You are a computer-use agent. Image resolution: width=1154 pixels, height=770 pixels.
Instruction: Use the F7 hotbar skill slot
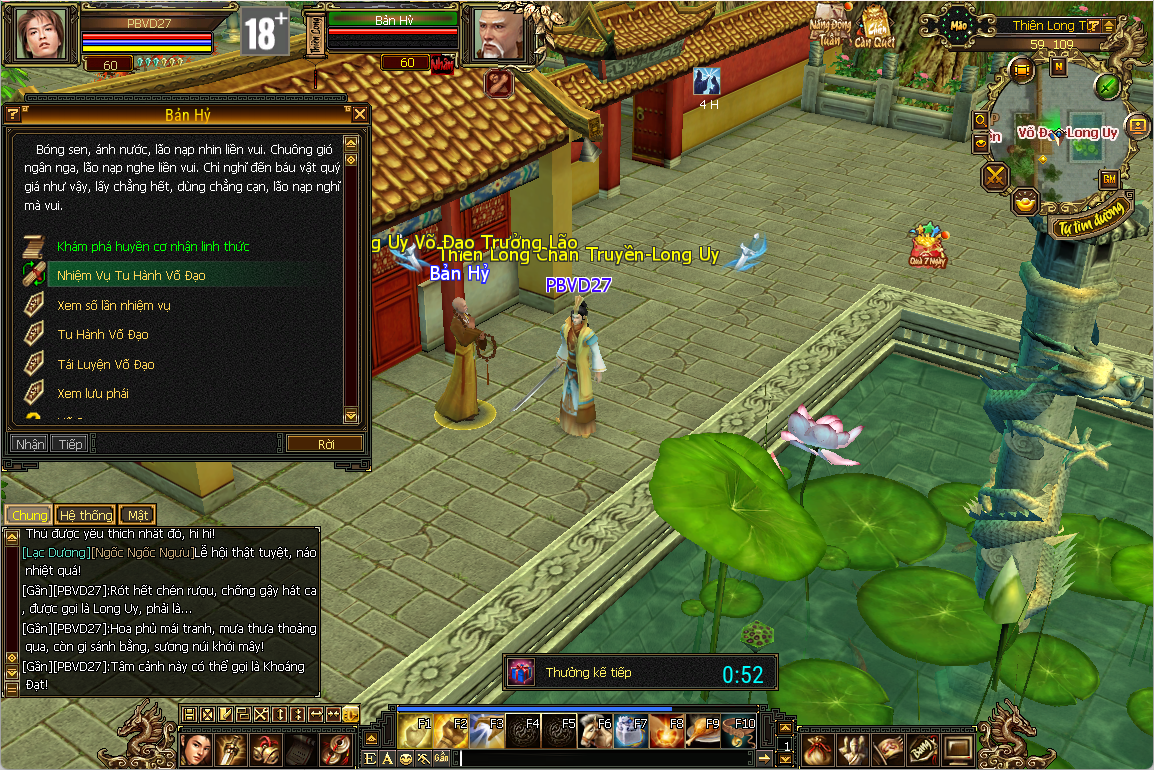pyautogui.click(x=632, y=731)
